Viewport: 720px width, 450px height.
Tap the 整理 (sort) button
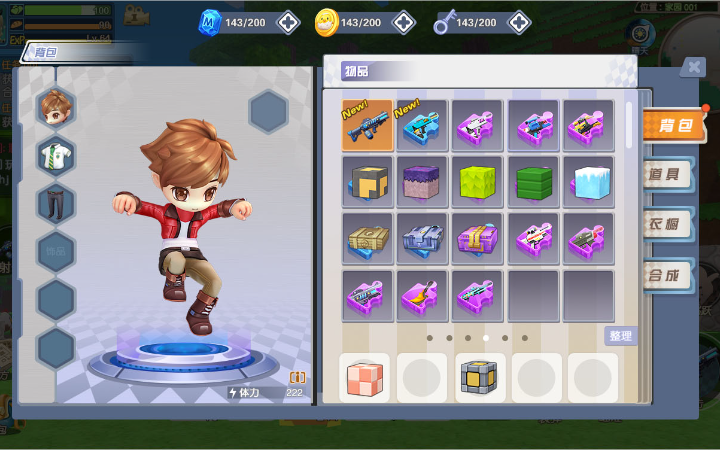pyautogui.click(x=620, y=336)
